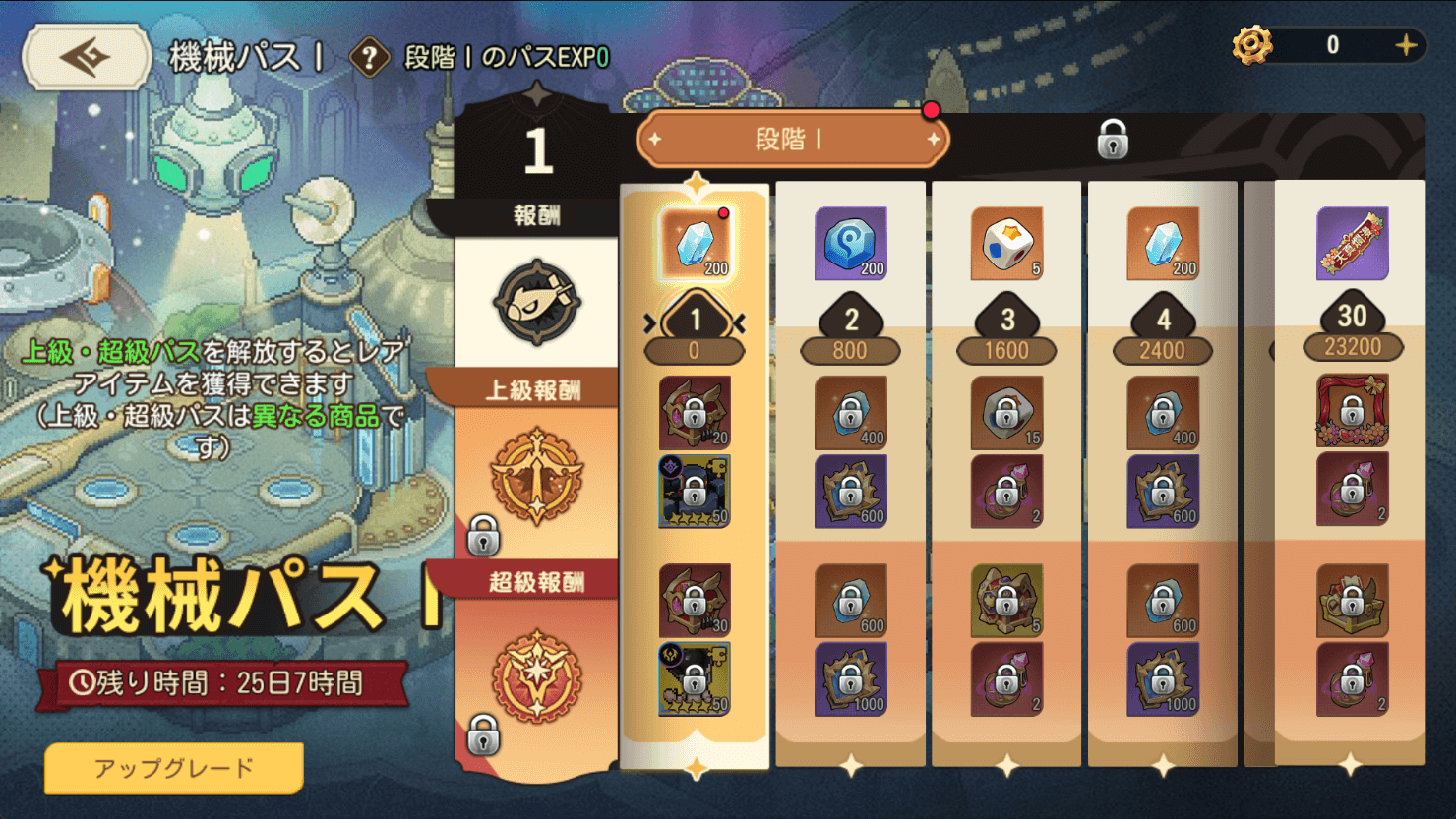1456x819 pixels.
Task: Go back using the arrow button
Action: tap(87, 57)
